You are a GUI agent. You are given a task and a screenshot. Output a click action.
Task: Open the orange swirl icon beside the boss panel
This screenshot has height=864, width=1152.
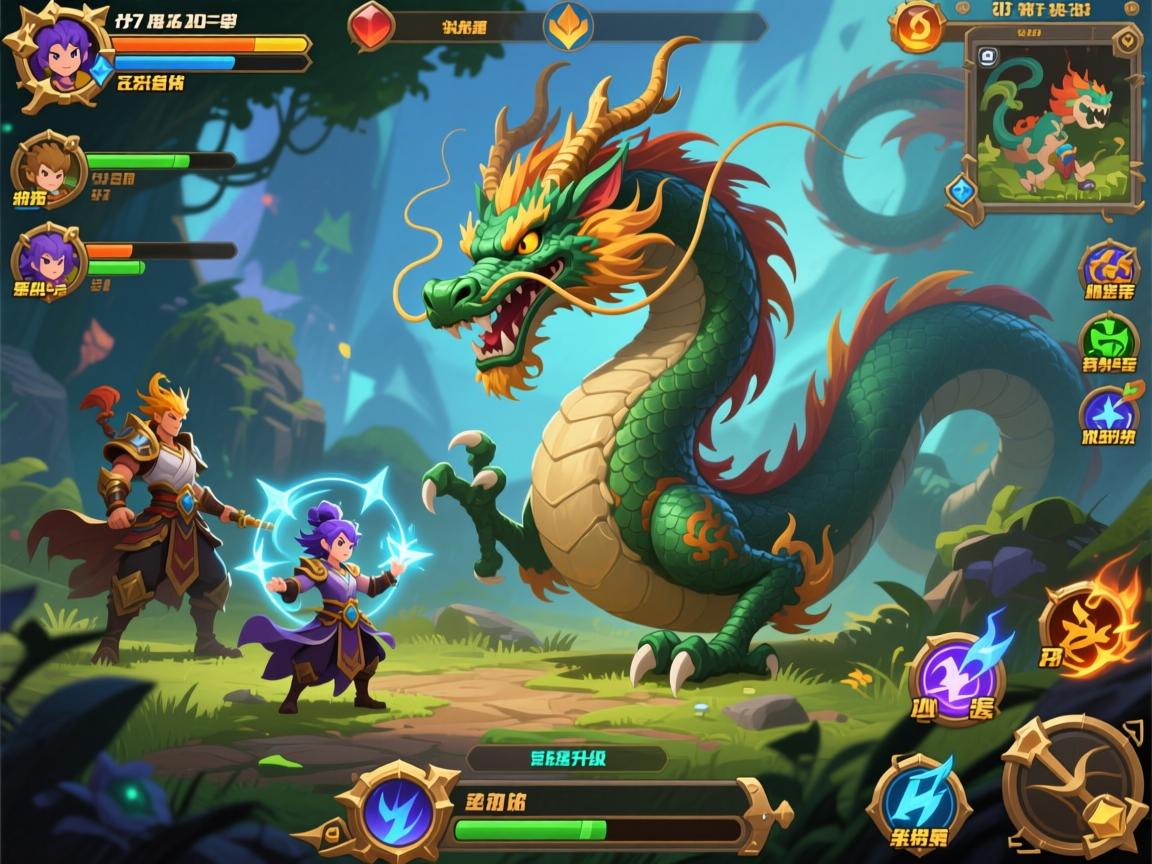click(917, 26)
